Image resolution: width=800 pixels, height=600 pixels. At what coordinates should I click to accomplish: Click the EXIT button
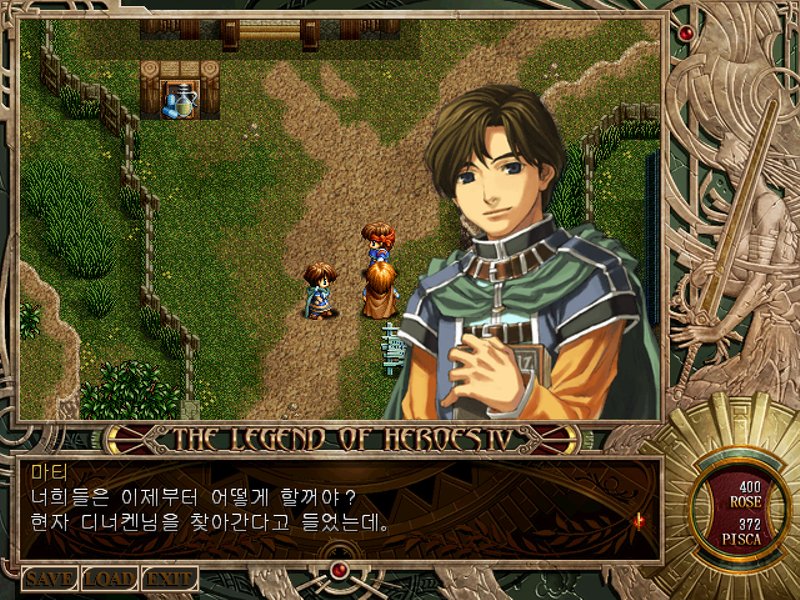169,578
